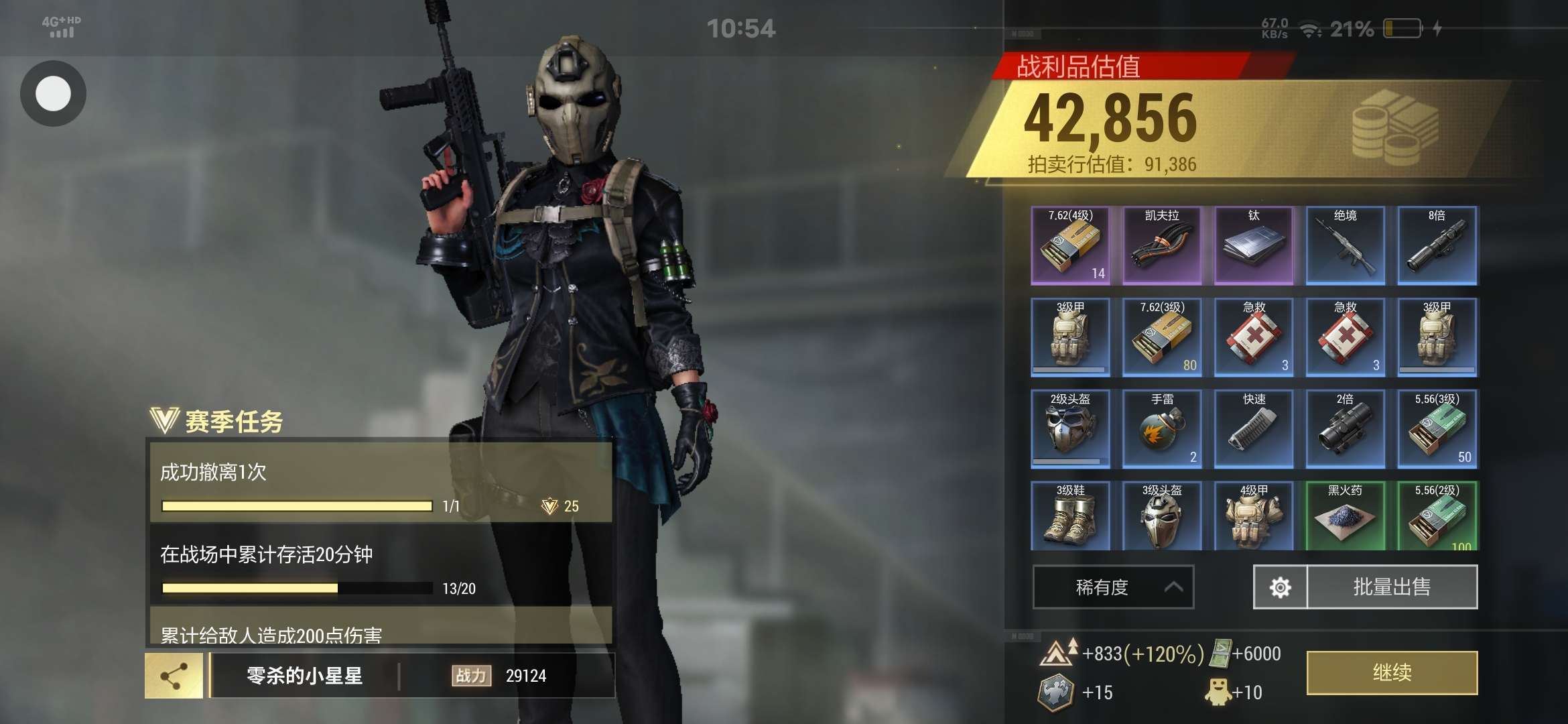Expand the 稀有度 rarity sort dropdown

pyautogui.click(x=1113, y=587)
